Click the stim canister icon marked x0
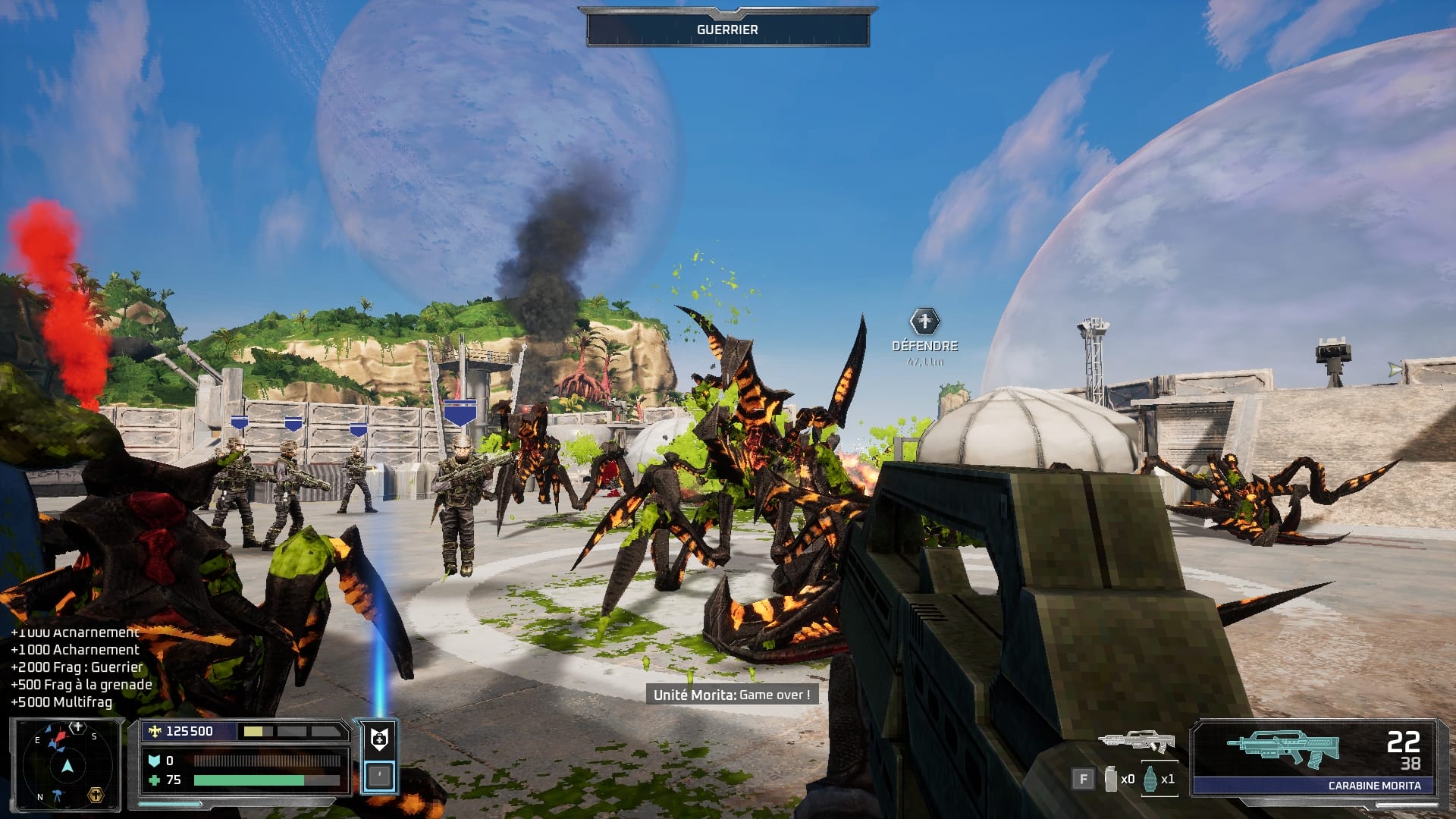The image size is (1456, 819). coord(1110,779)
